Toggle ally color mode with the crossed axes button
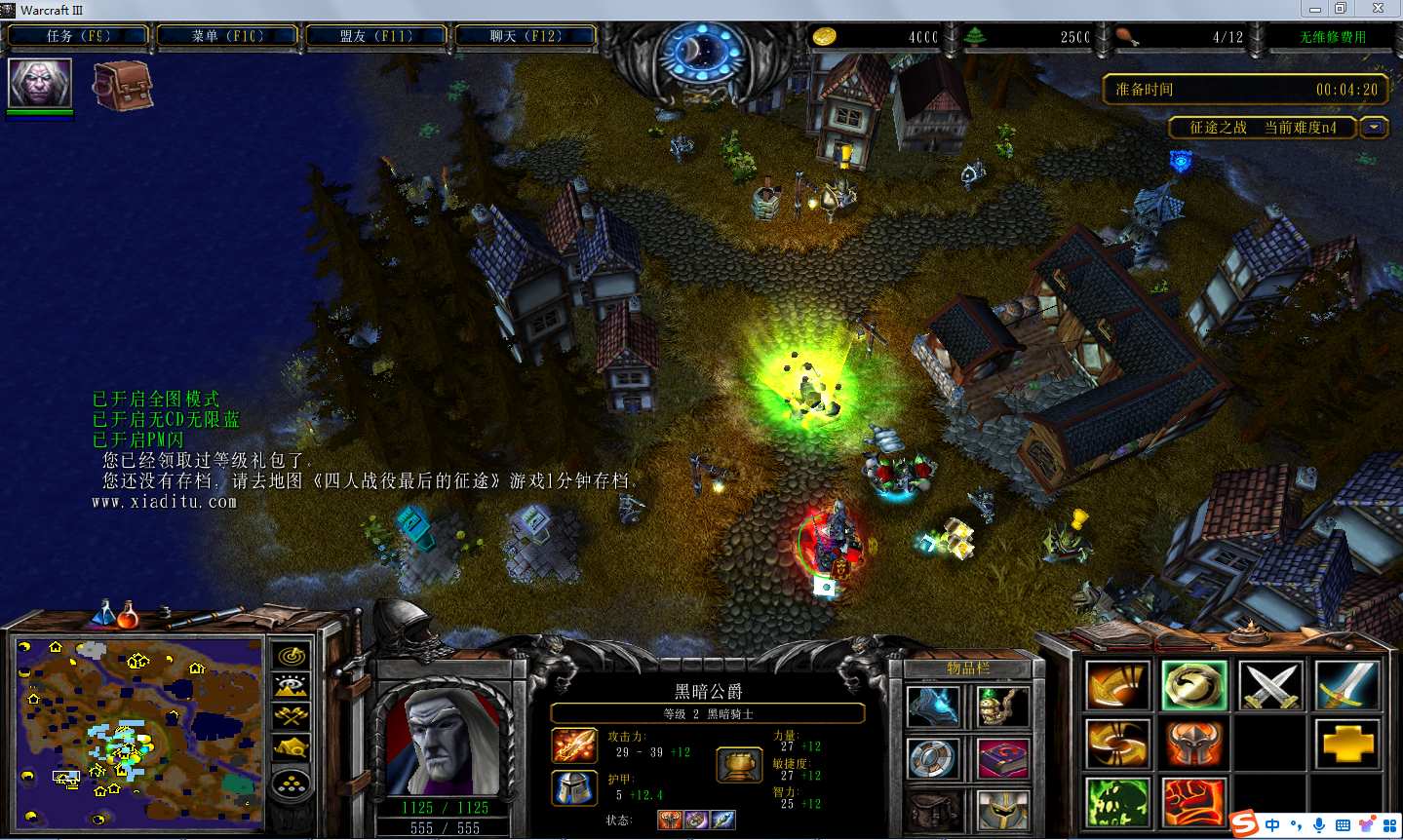This screenshot has height=840, width=1403. 291,717
